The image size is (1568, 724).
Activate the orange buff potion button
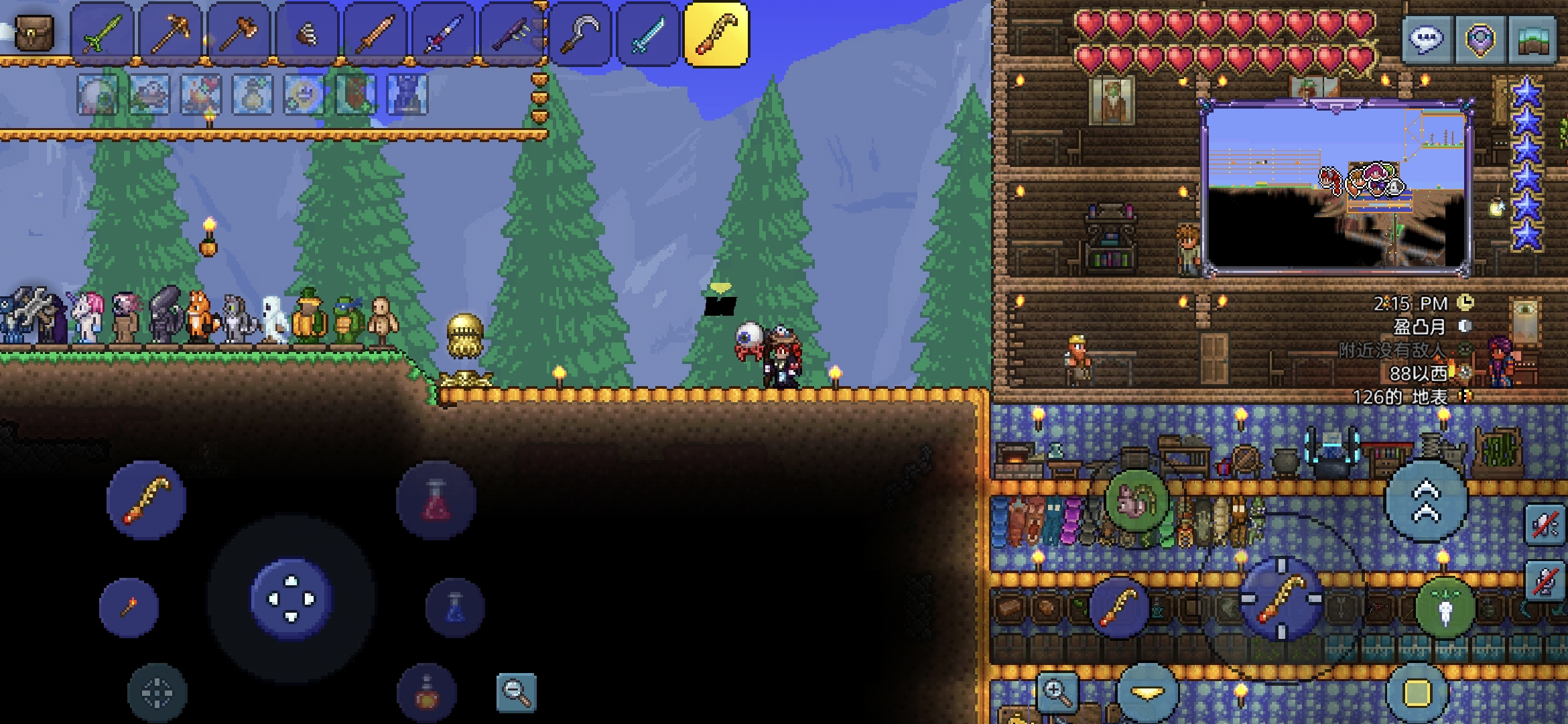tap(426, 693)
